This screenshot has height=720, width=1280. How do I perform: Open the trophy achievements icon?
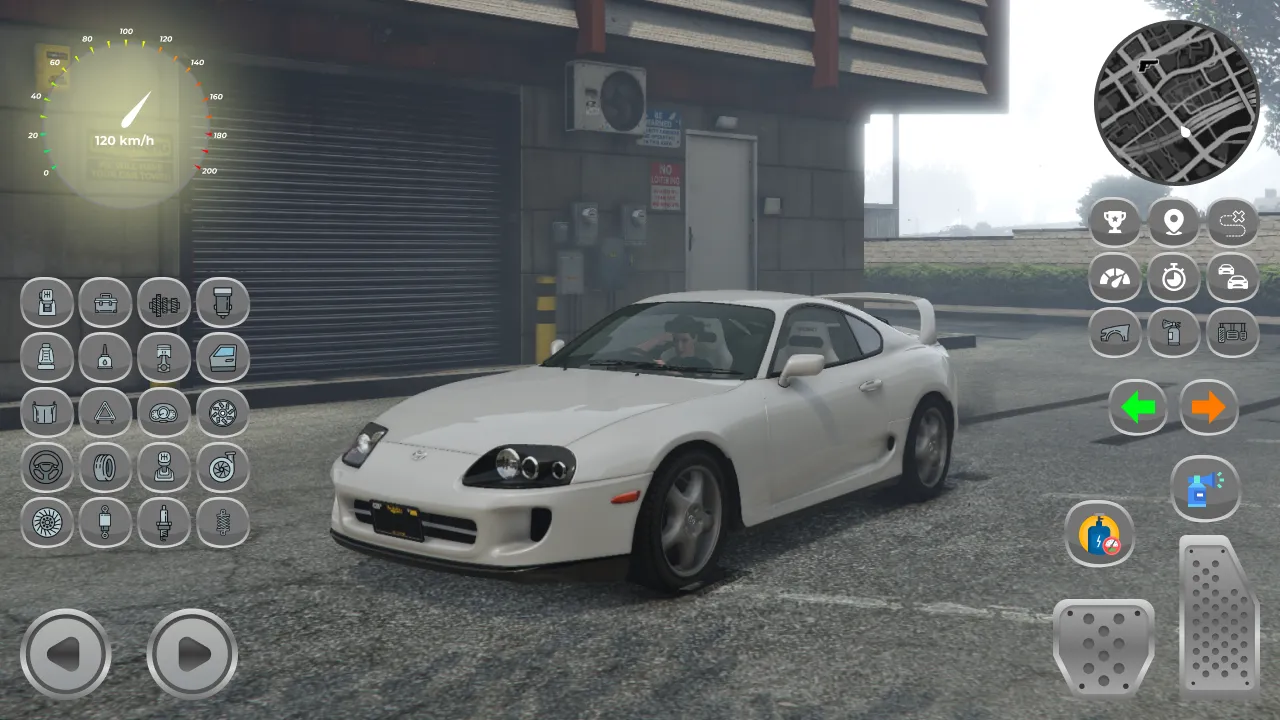1115,222
